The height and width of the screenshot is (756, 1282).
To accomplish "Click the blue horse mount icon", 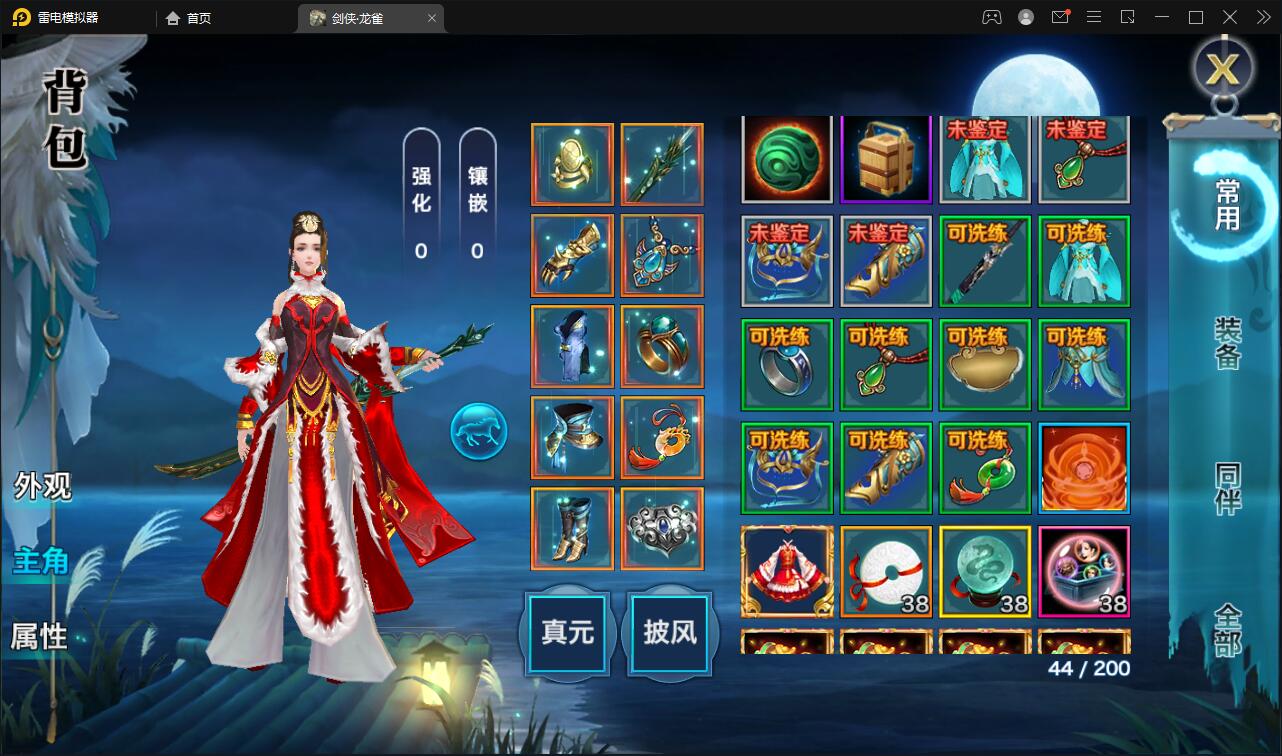I will (479, 432).
